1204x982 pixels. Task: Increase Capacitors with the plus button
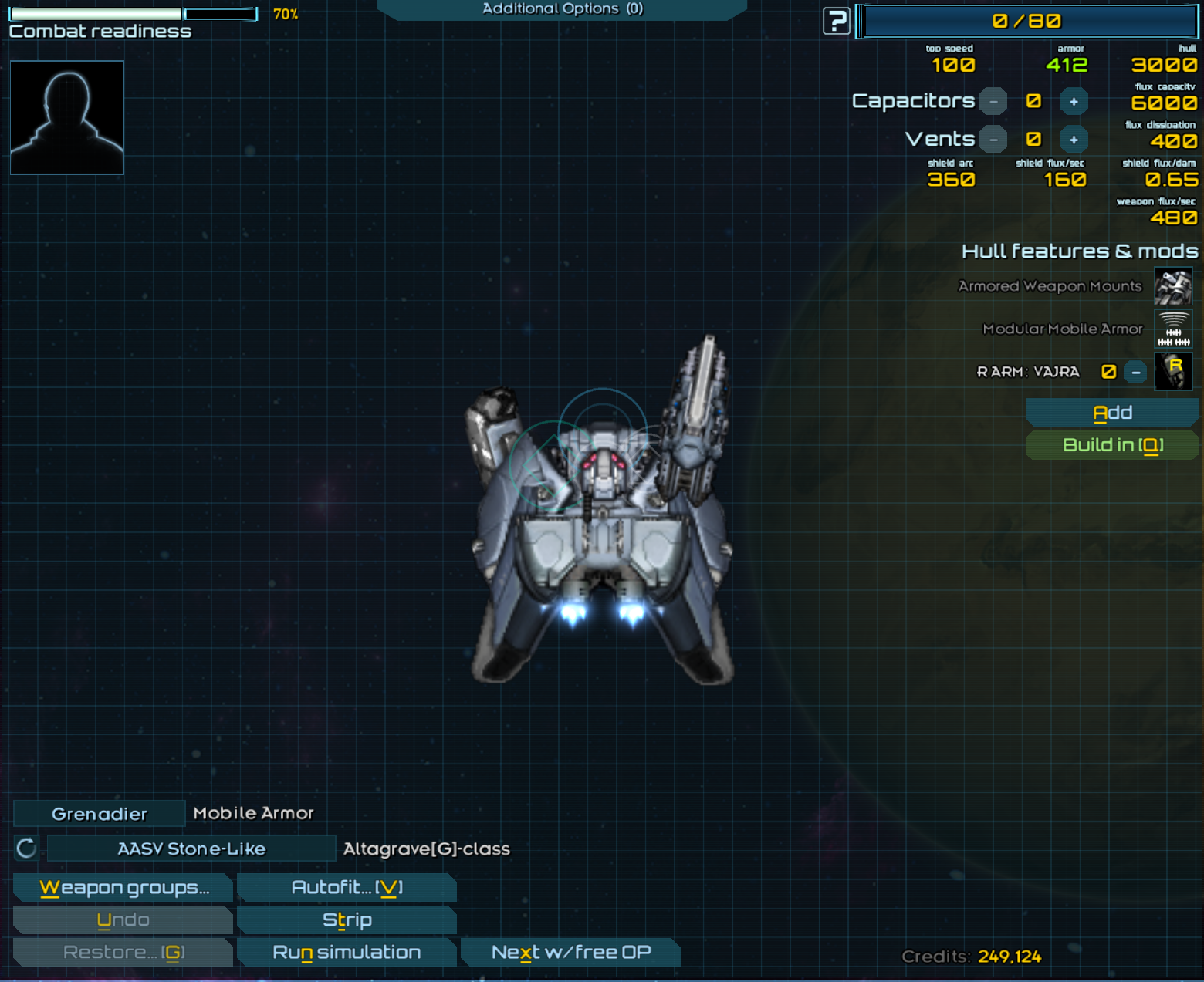(1074, 101)
